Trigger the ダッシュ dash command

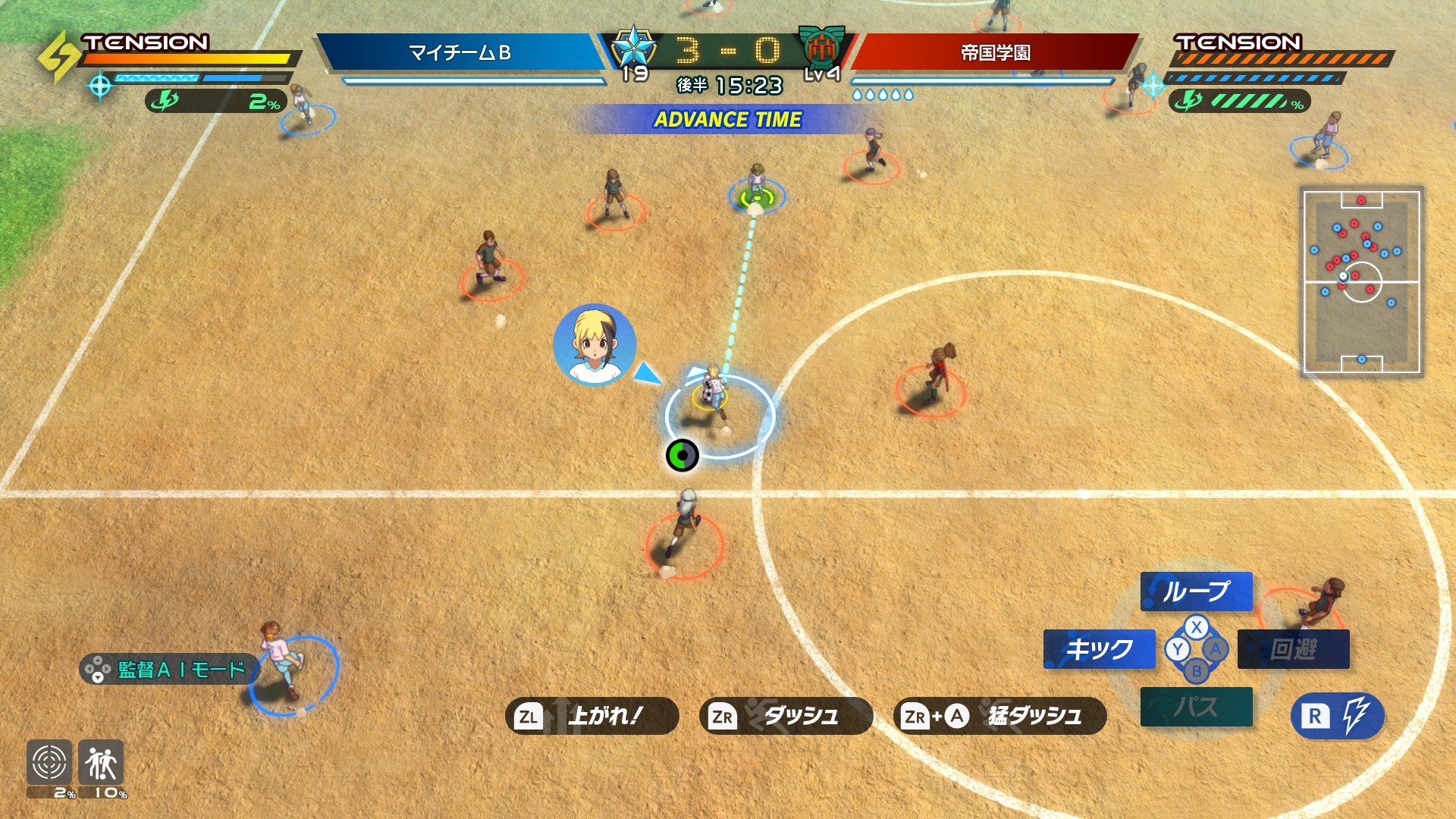click(x=786, y=716)
